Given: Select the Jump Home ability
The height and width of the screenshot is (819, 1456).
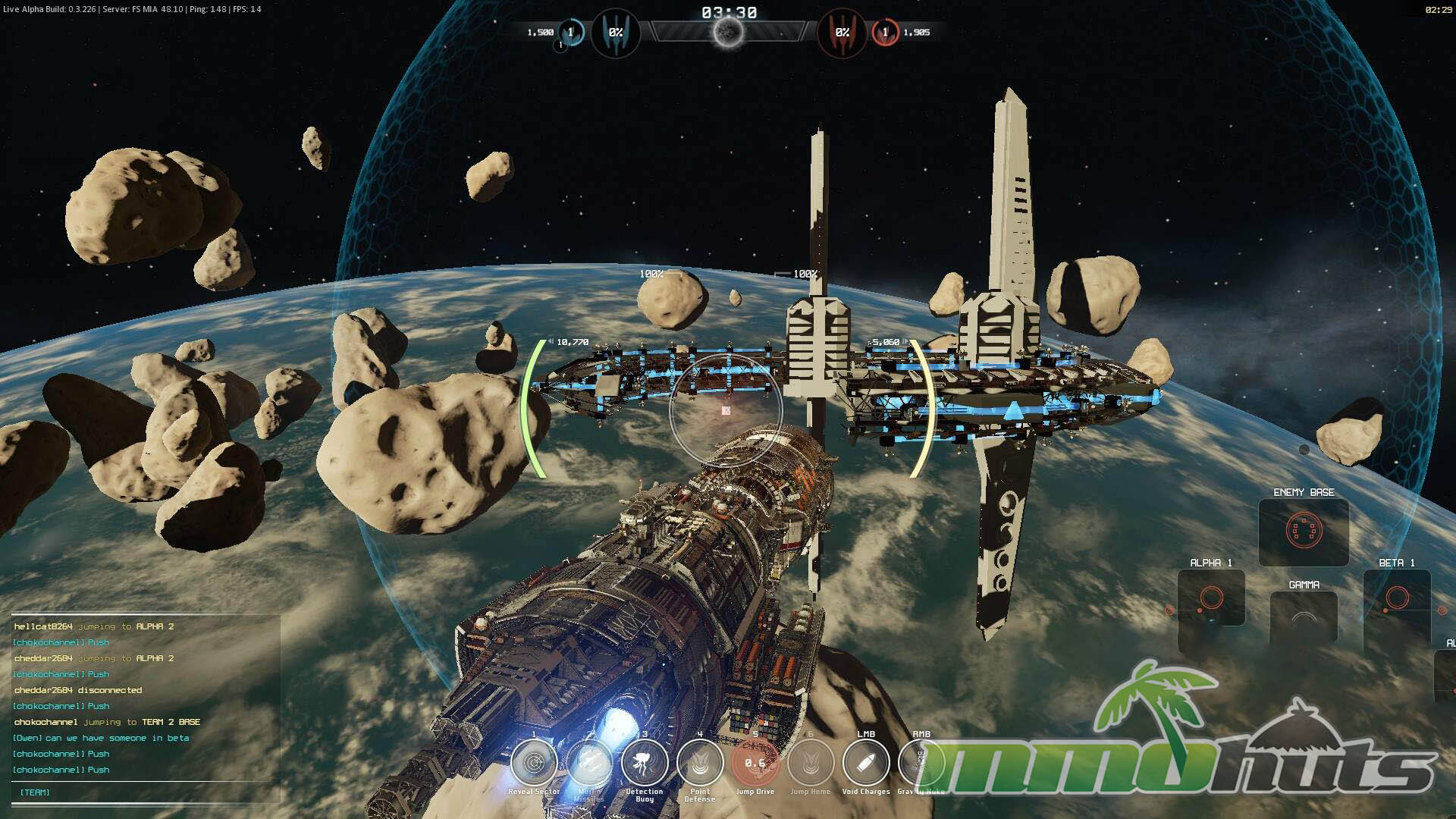Looking at the screenshot, I should [x=811, y=763].
